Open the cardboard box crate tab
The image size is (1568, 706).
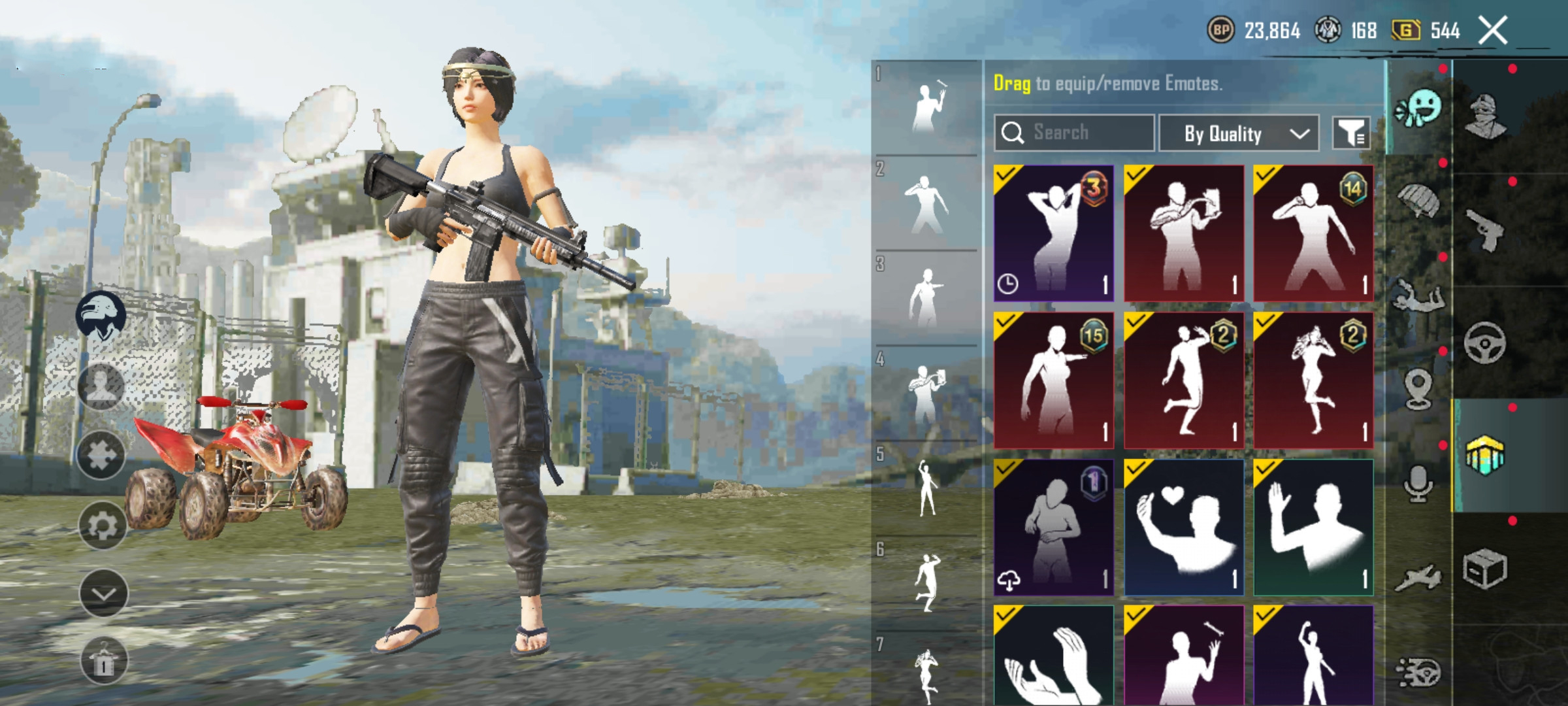(x=1484, y=569)
